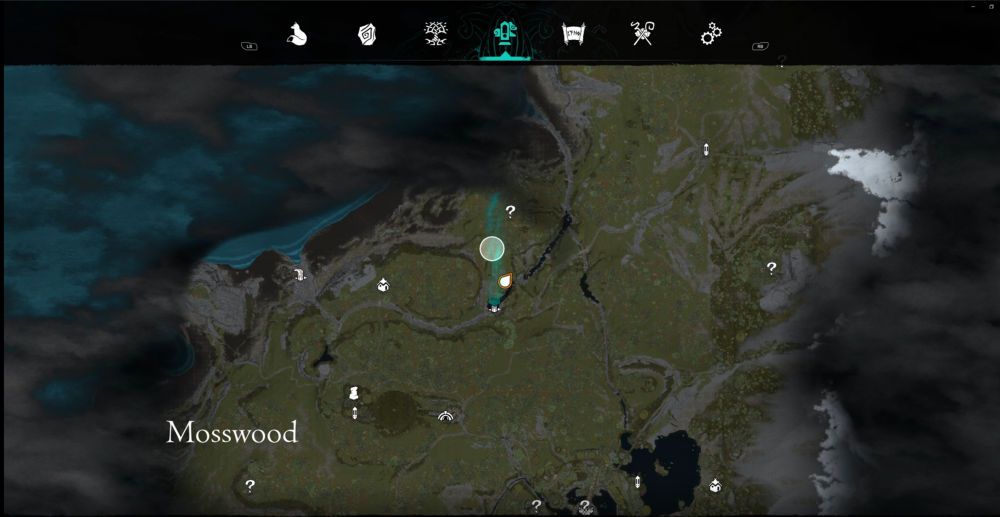The width and height of the screenshot is (1000, 517).
Task: Select the pillar marker near the coast
Action: click(299, 275)
